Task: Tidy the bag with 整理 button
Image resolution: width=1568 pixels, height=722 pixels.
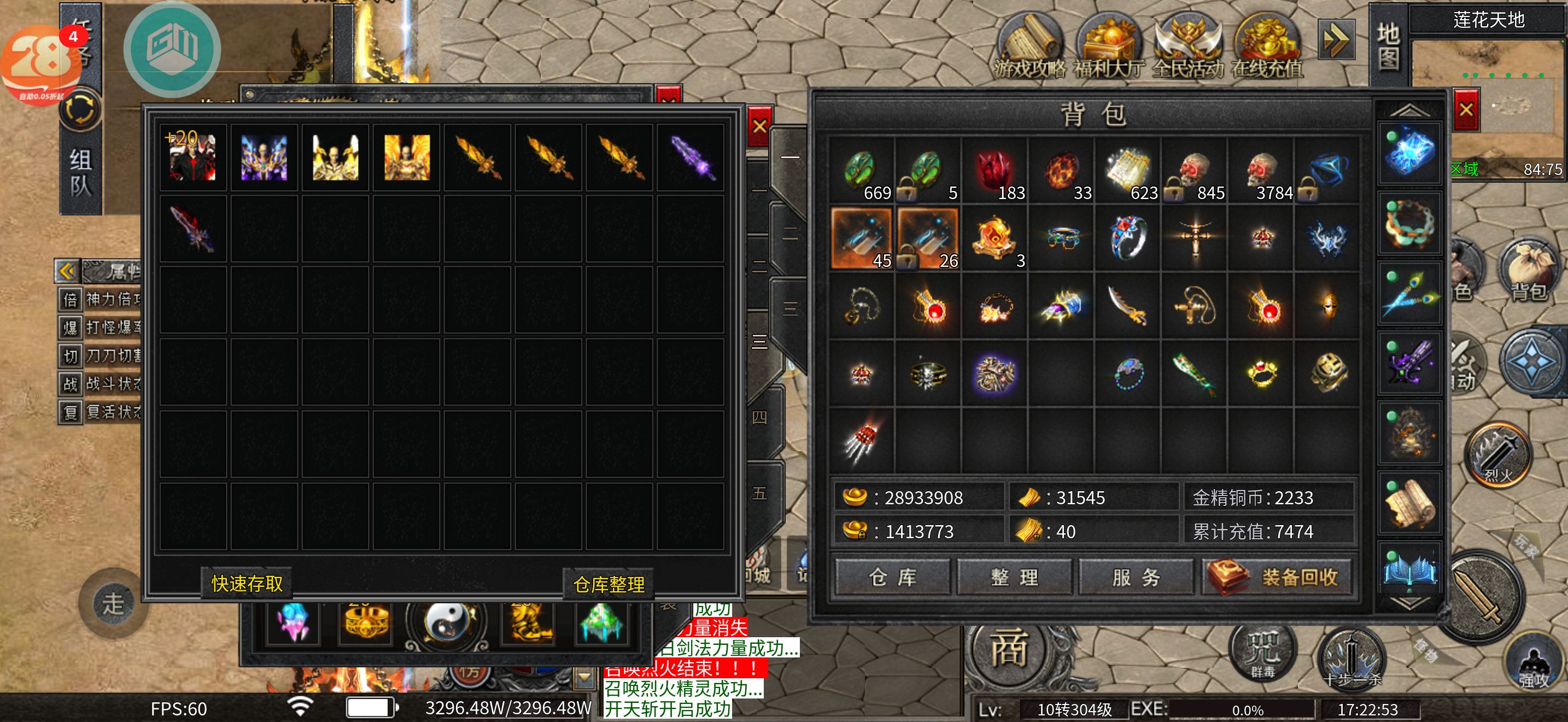Action: (1014, 577)
